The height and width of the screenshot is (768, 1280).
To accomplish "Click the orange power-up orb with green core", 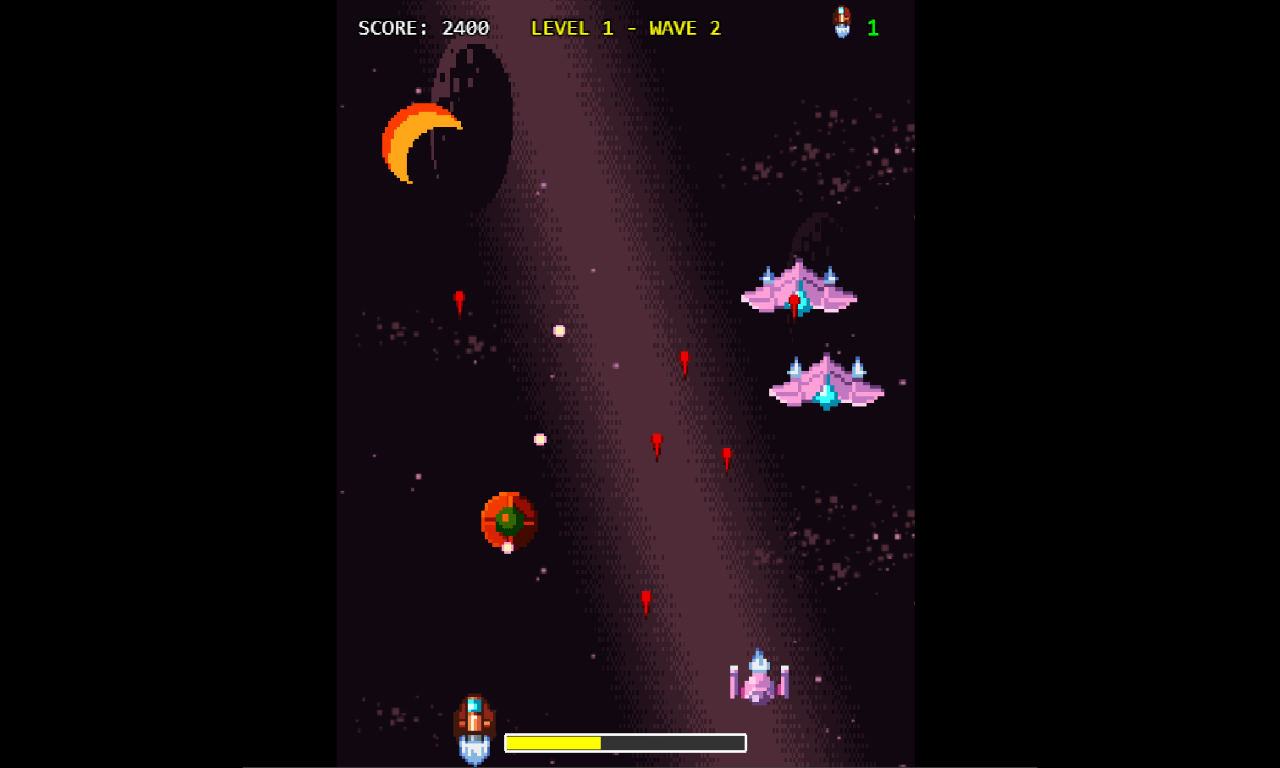I will [x=507, y=521].
